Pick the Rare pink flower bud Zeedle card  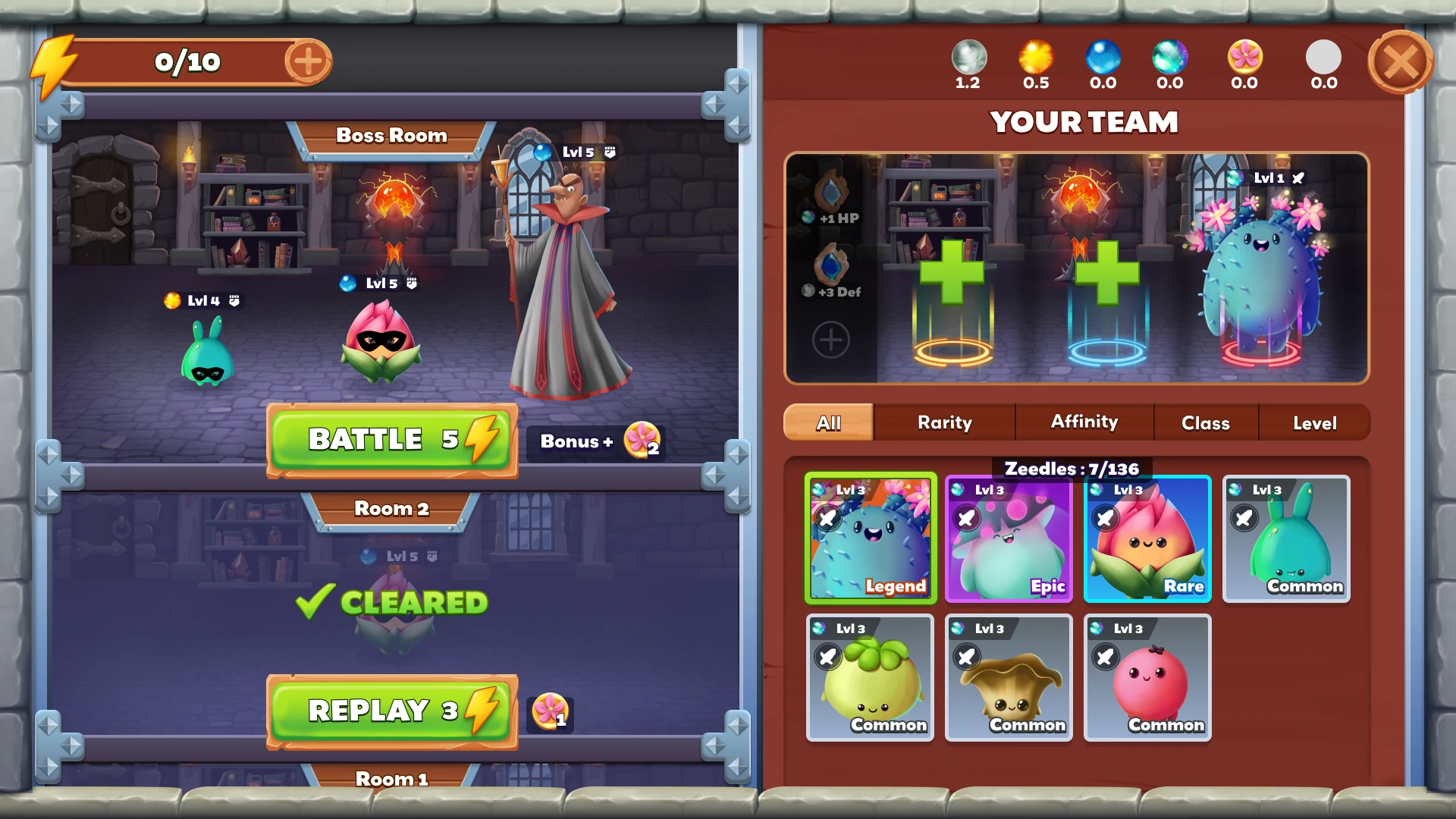point(1147,538)
